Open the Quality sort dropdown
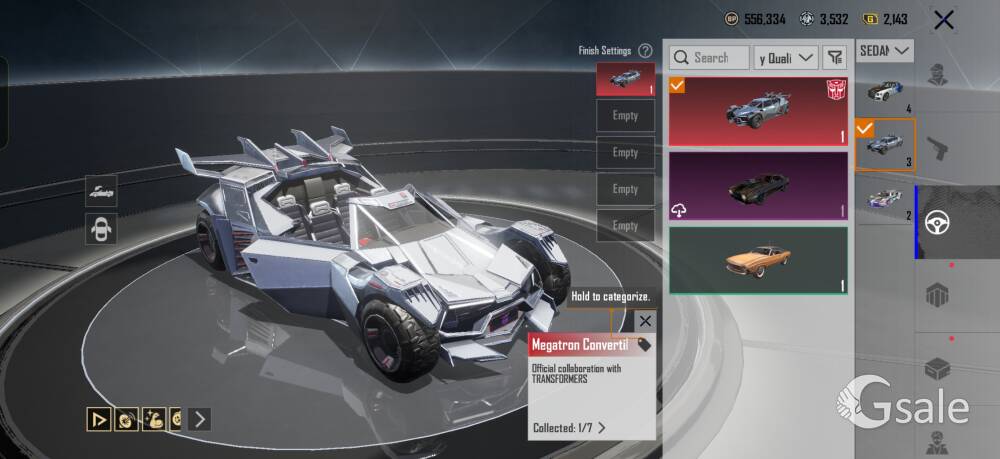Viewport: 1000px width, 459px height. click(x=786, y=58)
